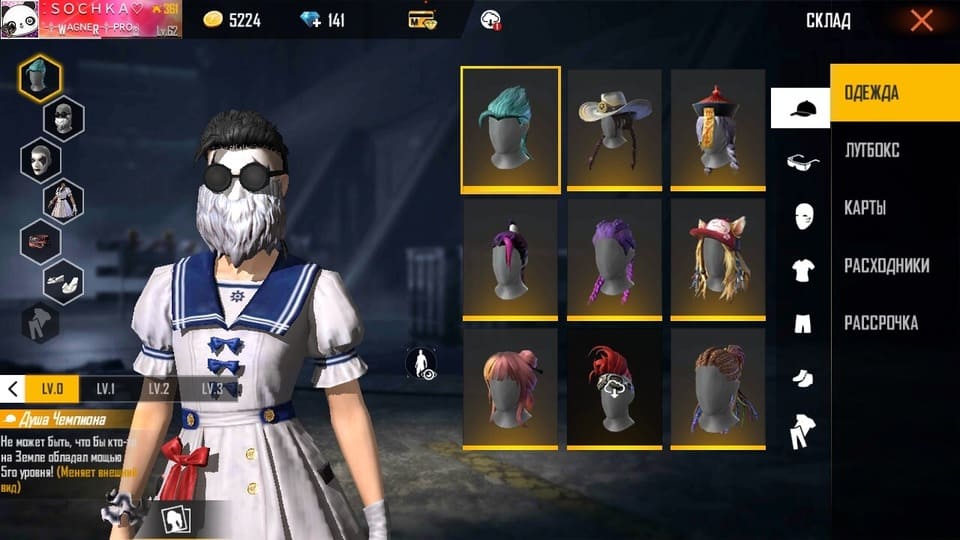Select the white cowboy hat with braids
The width and height of the screenshot is (960, 540).
coord(614,128)
